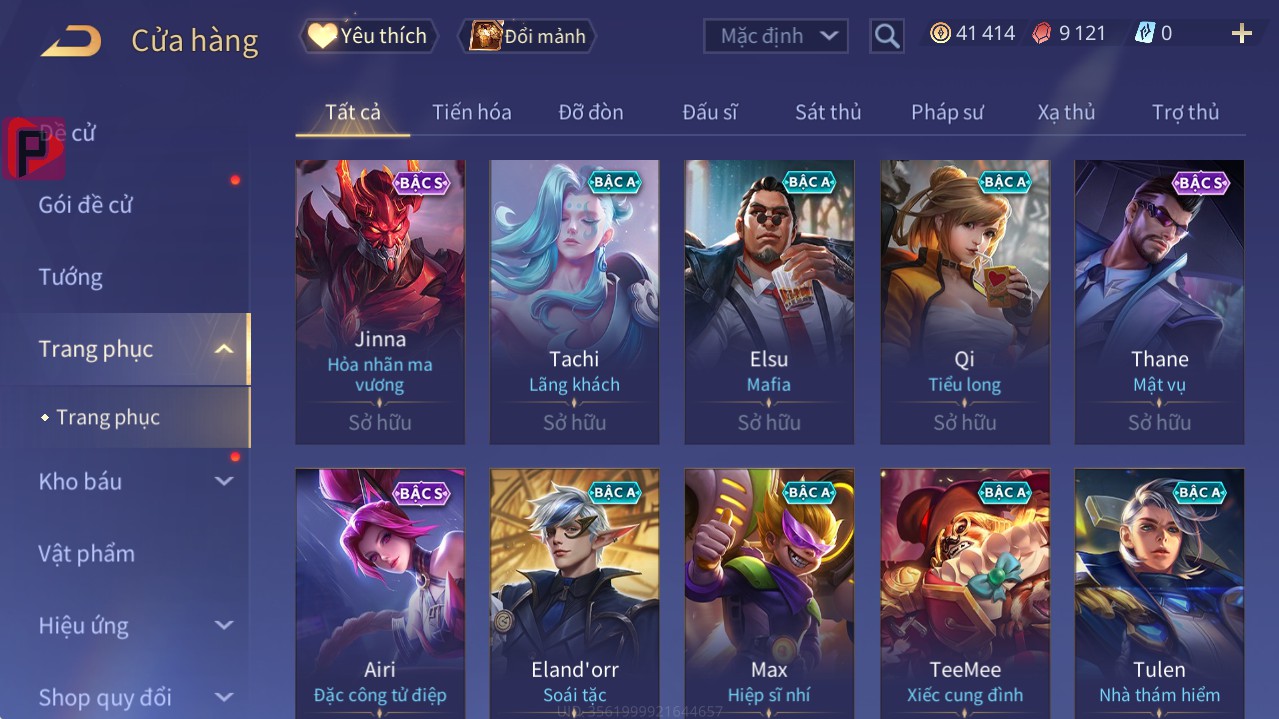View the Xạ thủ skins tab
Screen dimensions: 1279x719
point(1066,112)
